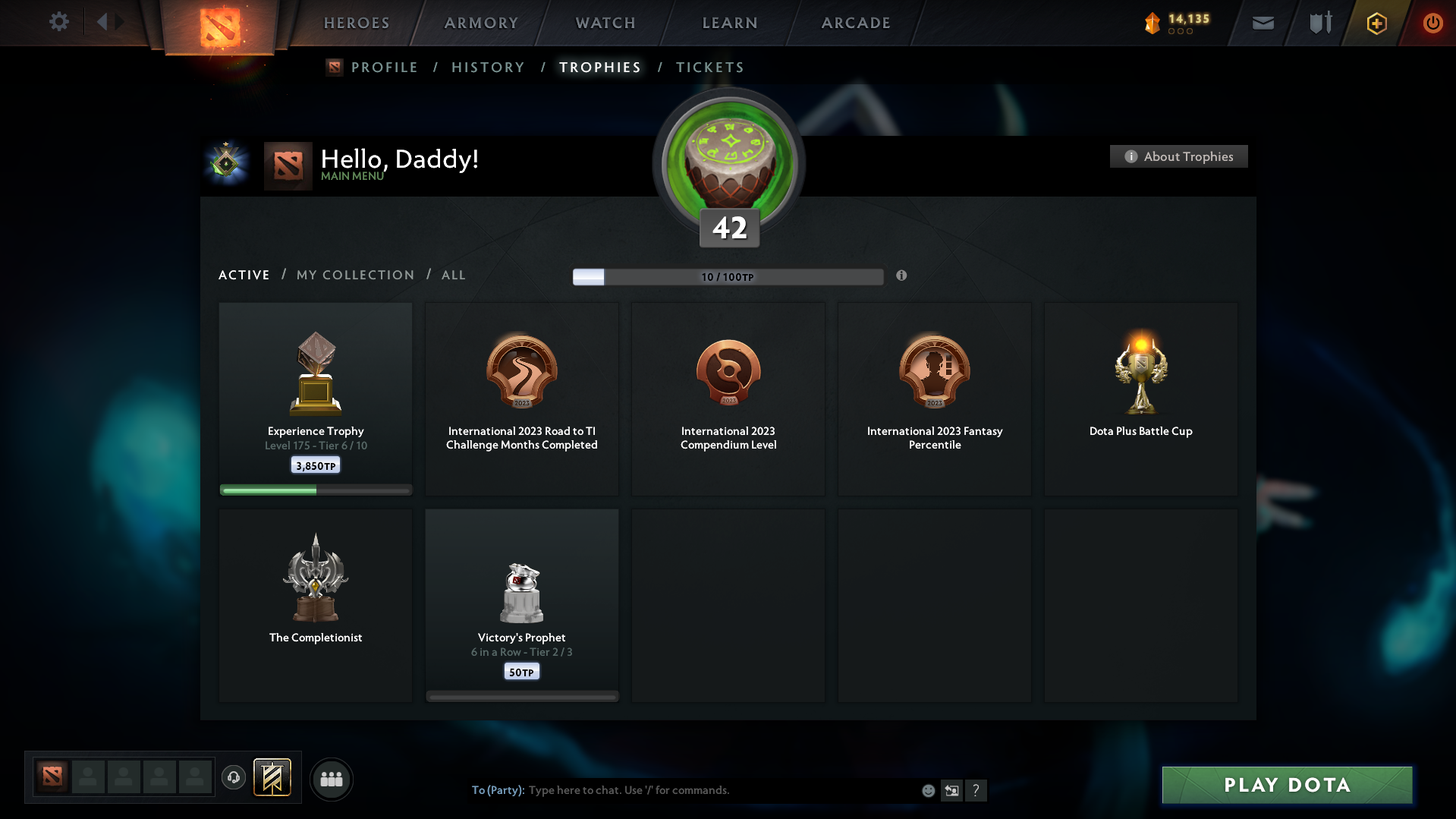Click the armory shield-and-sword icon
This screenshot has width=1456, height=819.
pyautogui.click(x=1319, y=23)
